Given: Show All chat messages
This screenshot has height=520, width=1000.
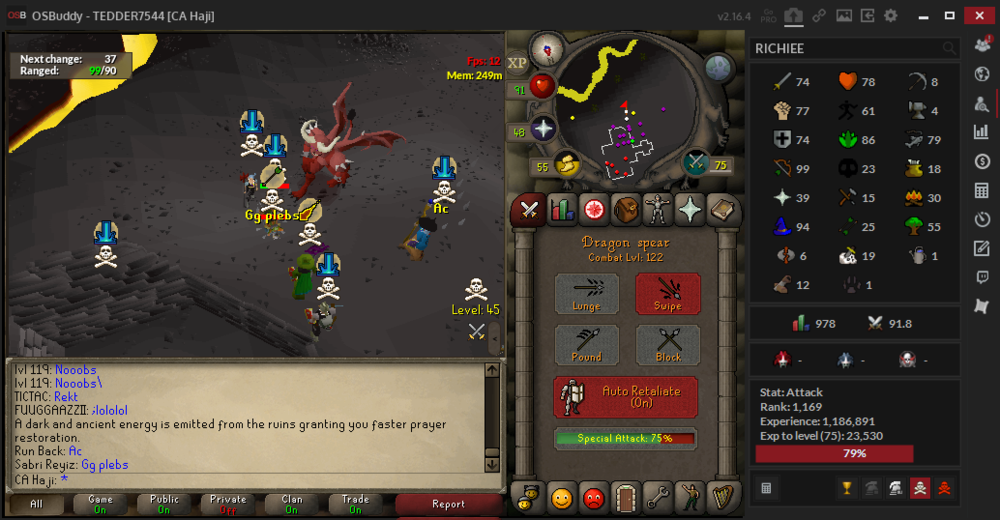Looking at the screenshot, I should coord(36,504).
